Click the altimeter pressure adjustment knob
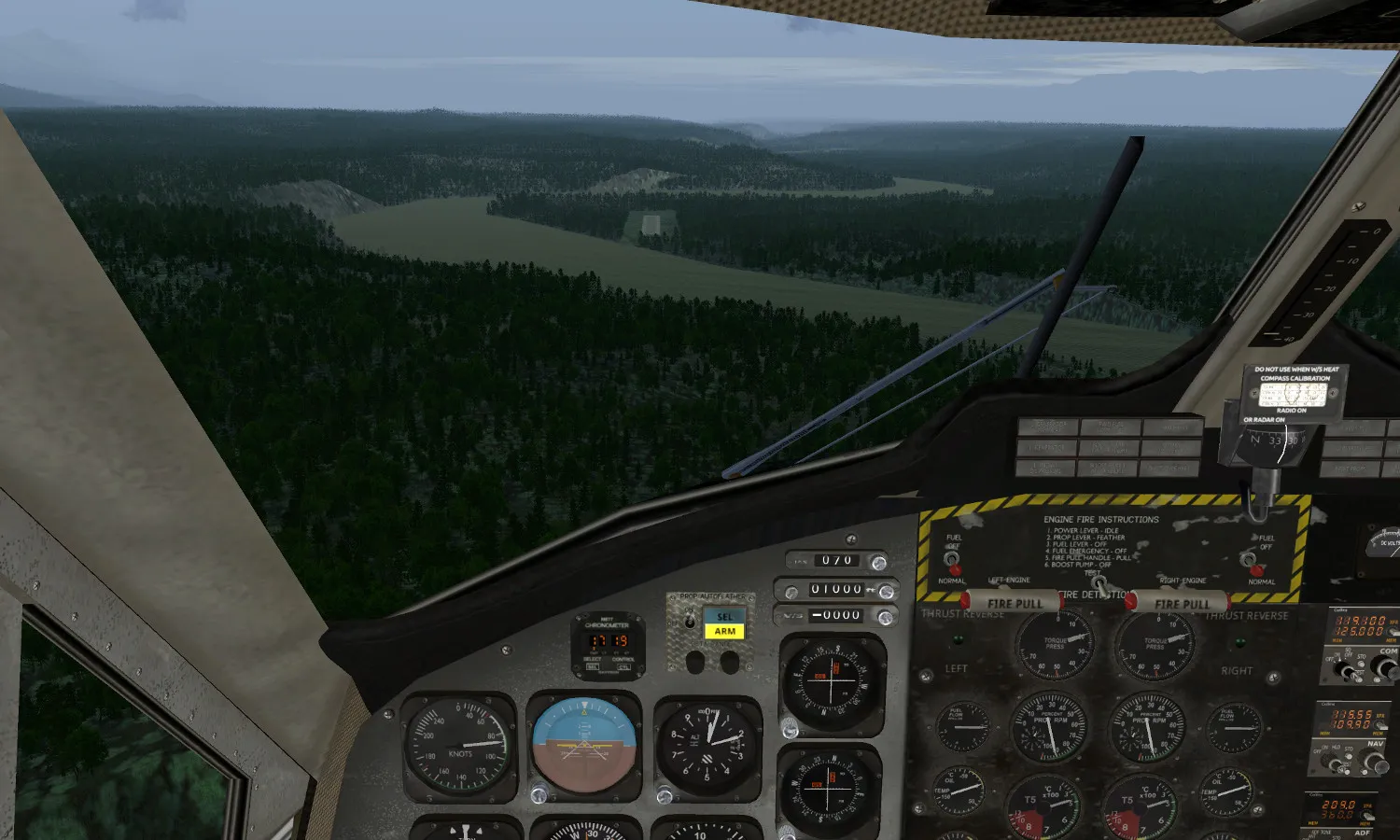 coord(665,796)
